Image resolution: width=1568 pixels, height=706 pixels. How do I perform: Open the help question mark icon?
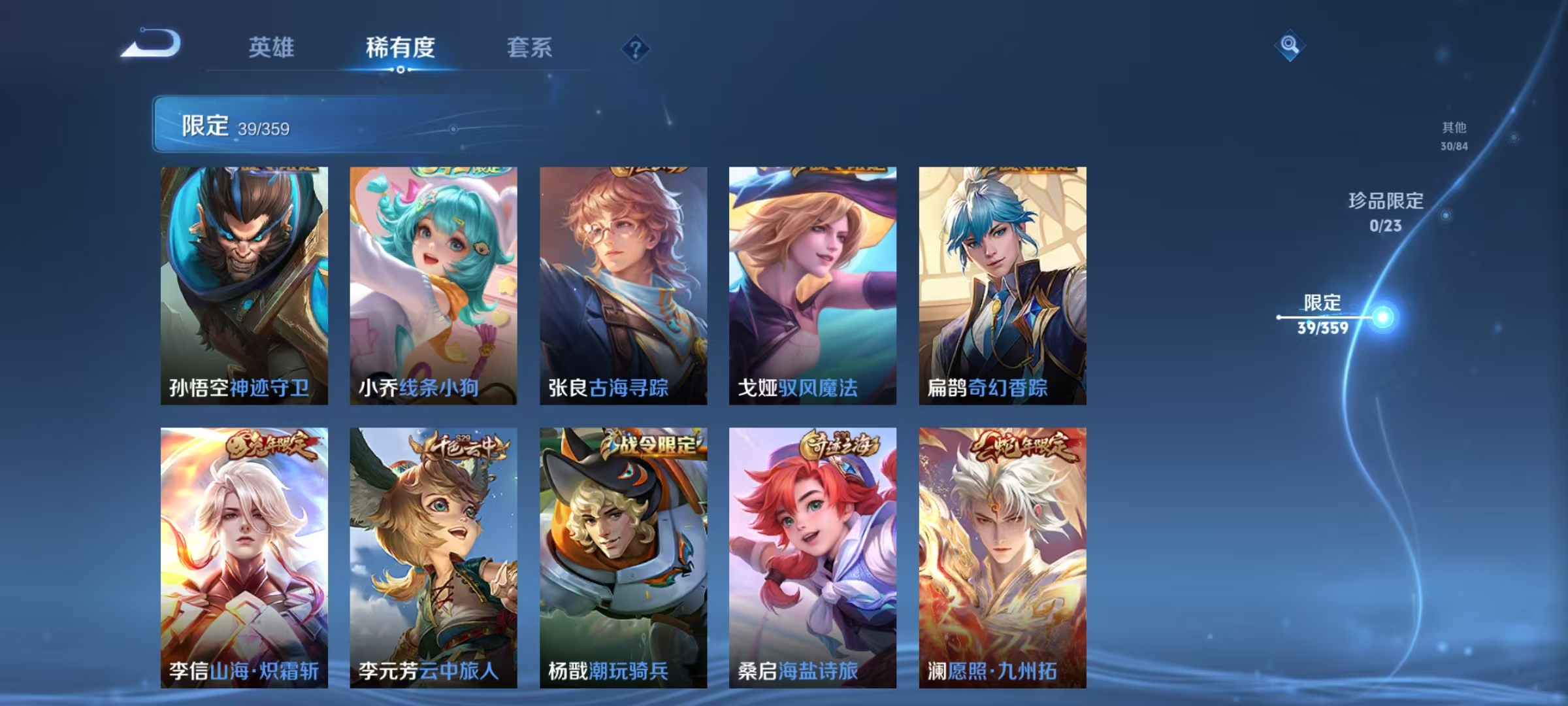[x=637, y=50]
